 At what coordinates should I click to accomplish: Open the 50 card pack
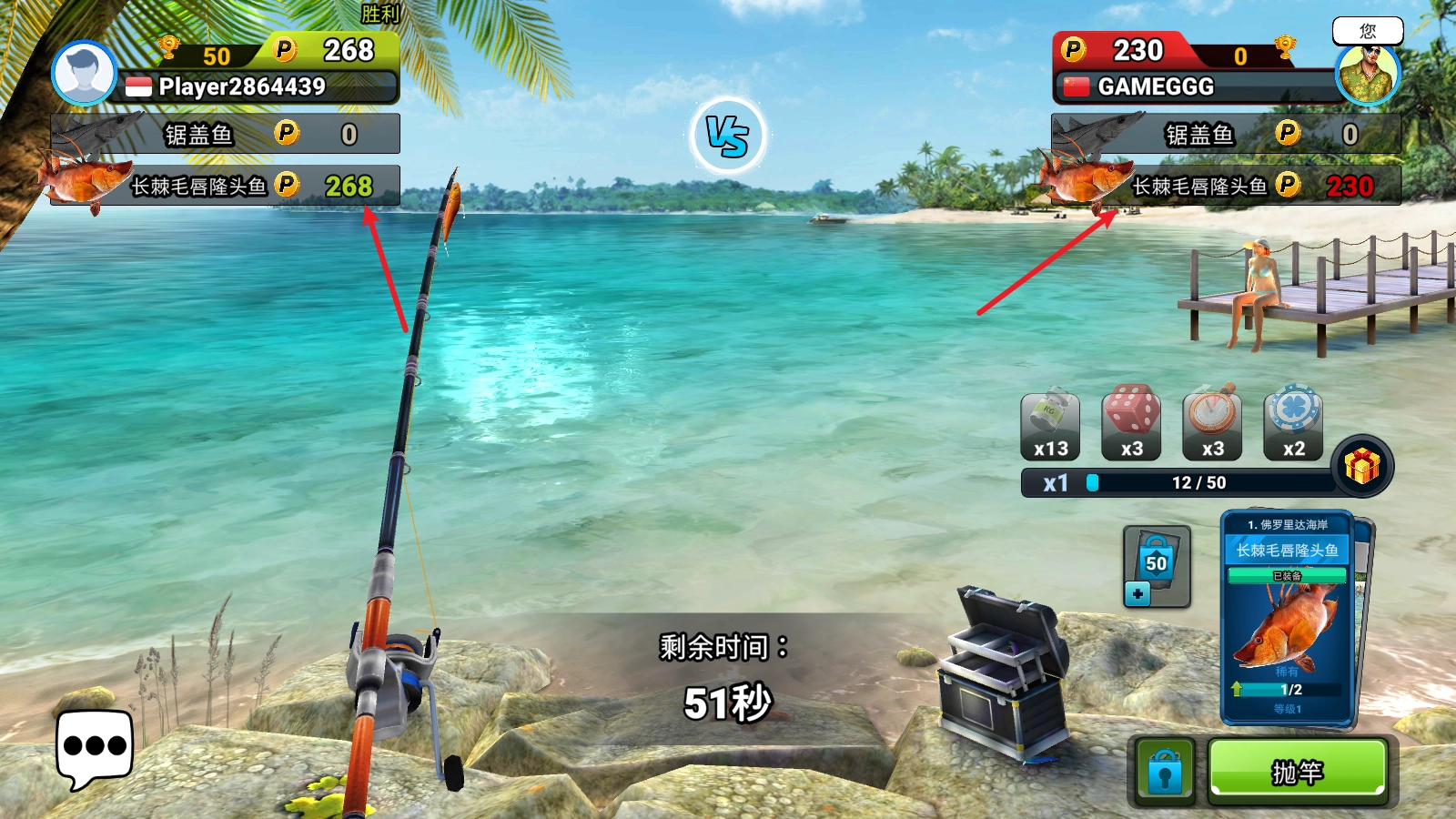tap(1157, 566)
